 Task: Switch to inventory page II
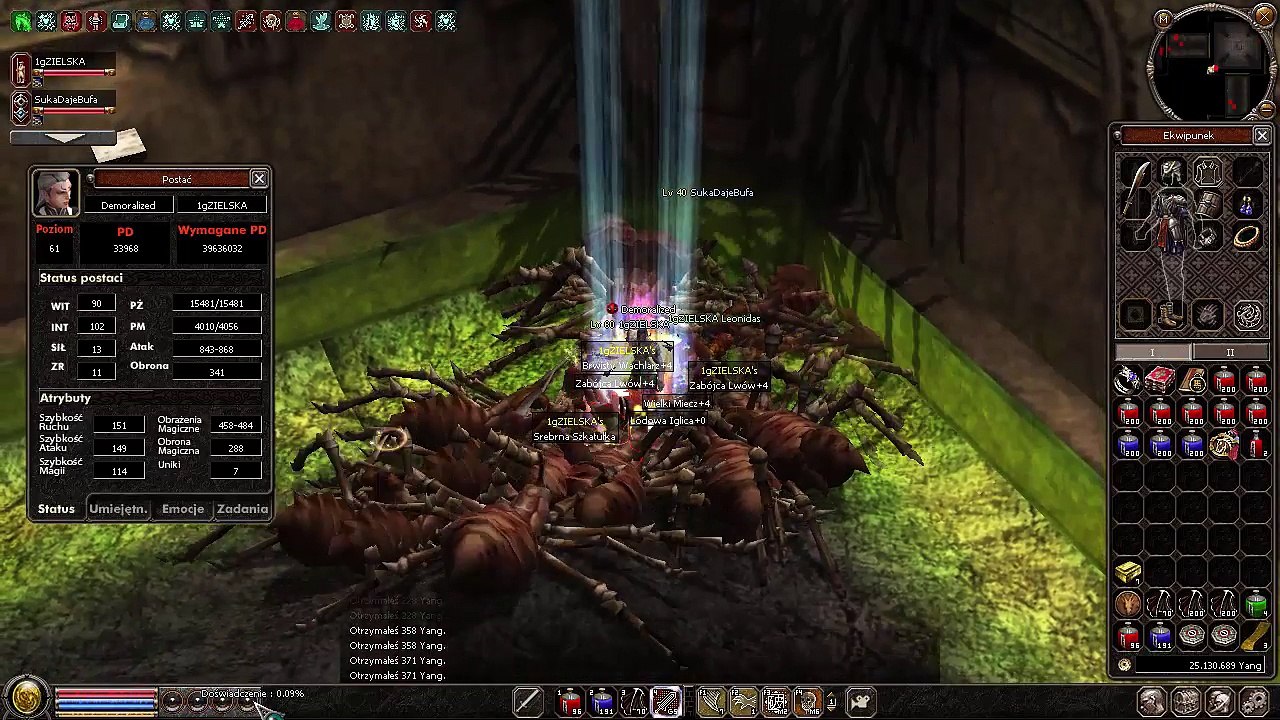[x=1230, y=352]
